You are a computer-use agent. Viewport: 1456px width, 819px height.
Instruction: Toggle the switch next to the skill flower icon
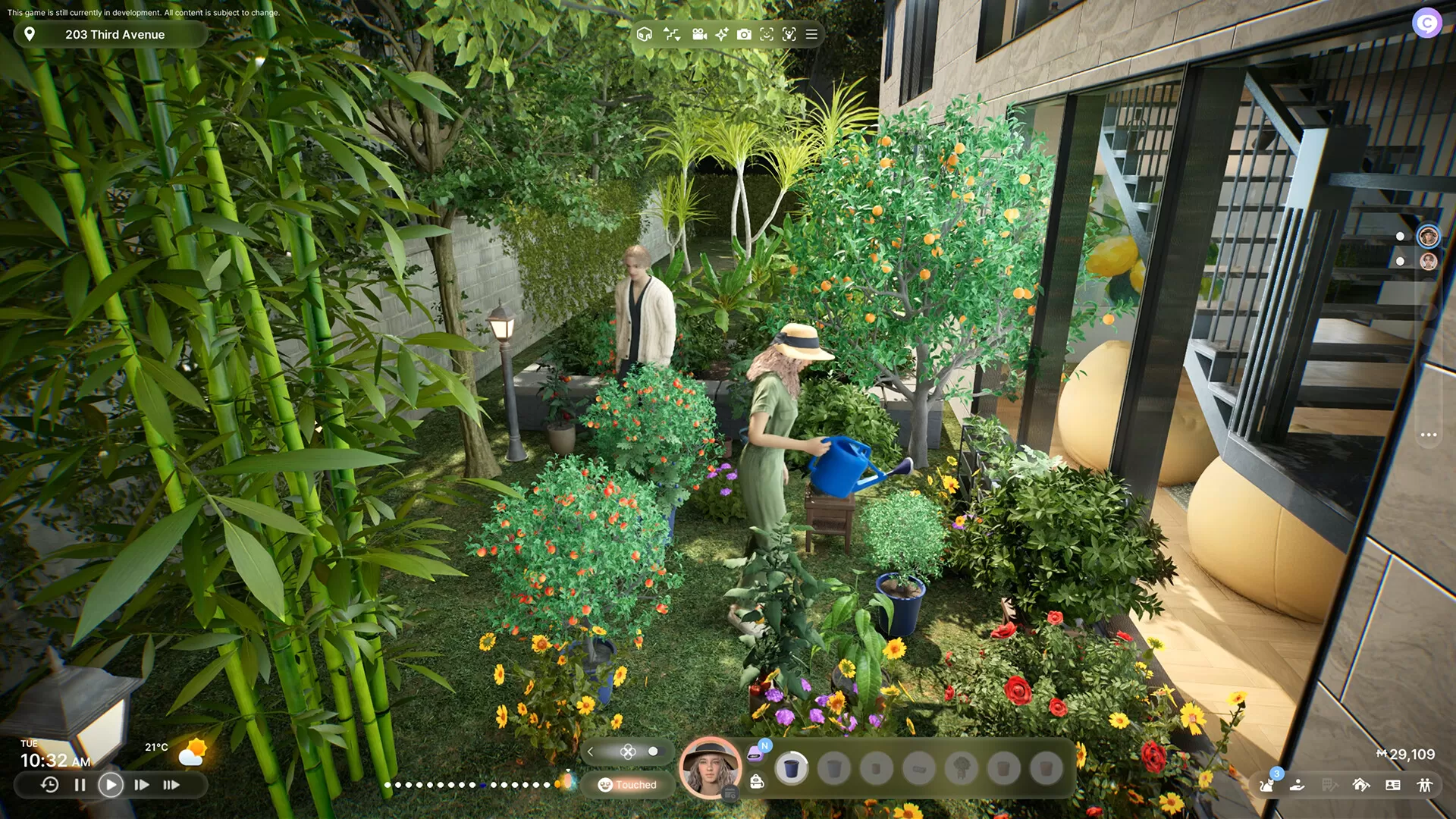tap(653, 752)
